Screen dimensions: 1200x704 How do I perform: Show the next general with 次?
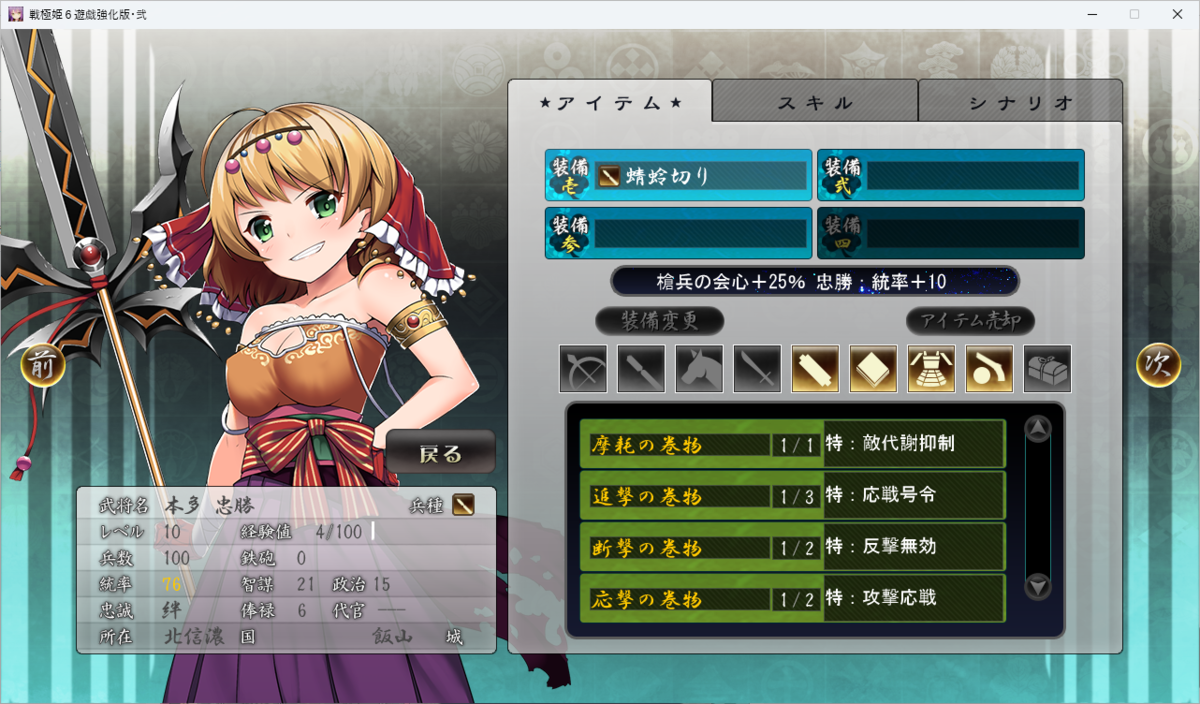click(1158, 365)
